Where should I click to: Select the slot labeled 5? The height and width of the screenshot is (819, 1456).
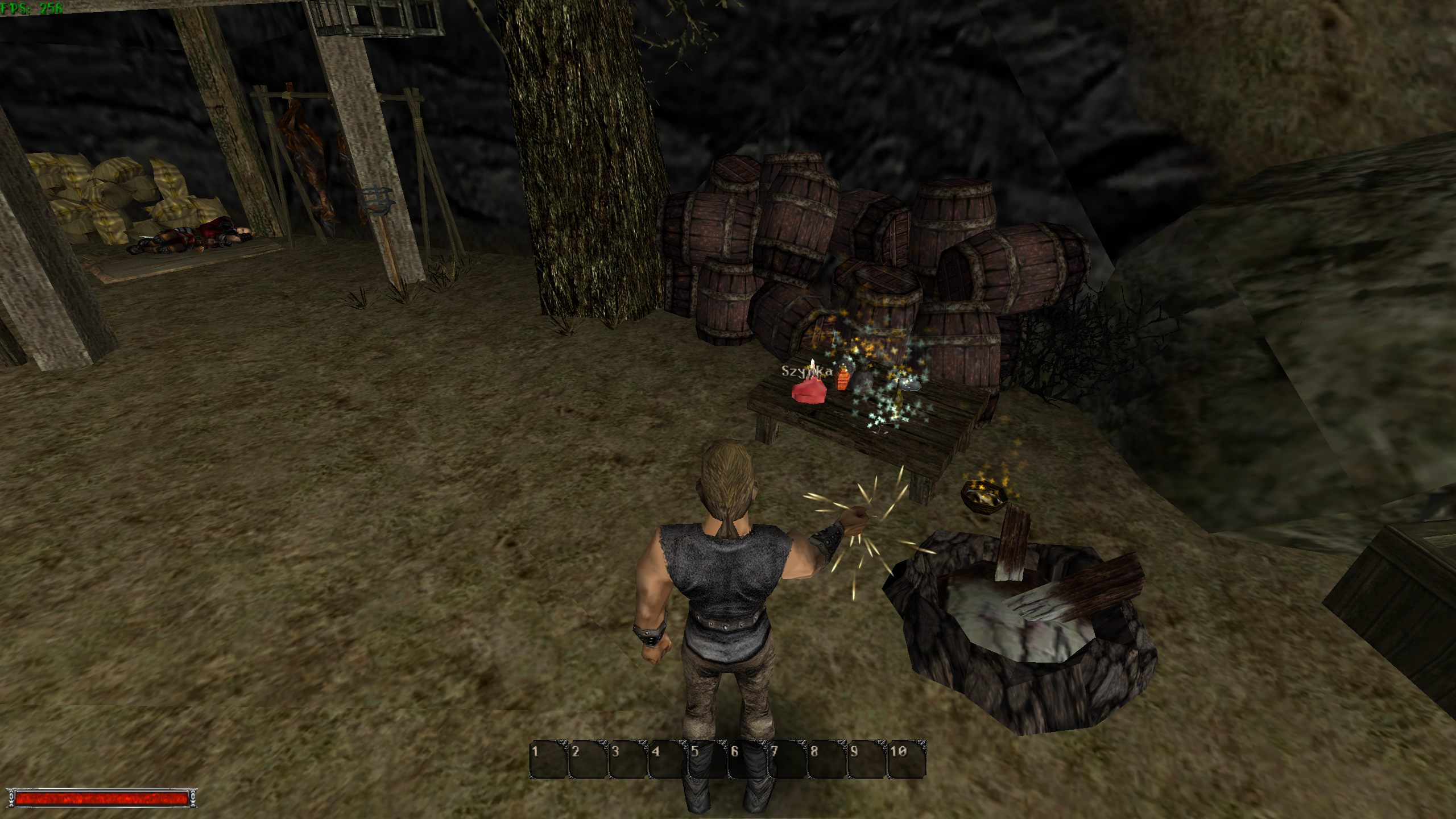tap(708, 759)
